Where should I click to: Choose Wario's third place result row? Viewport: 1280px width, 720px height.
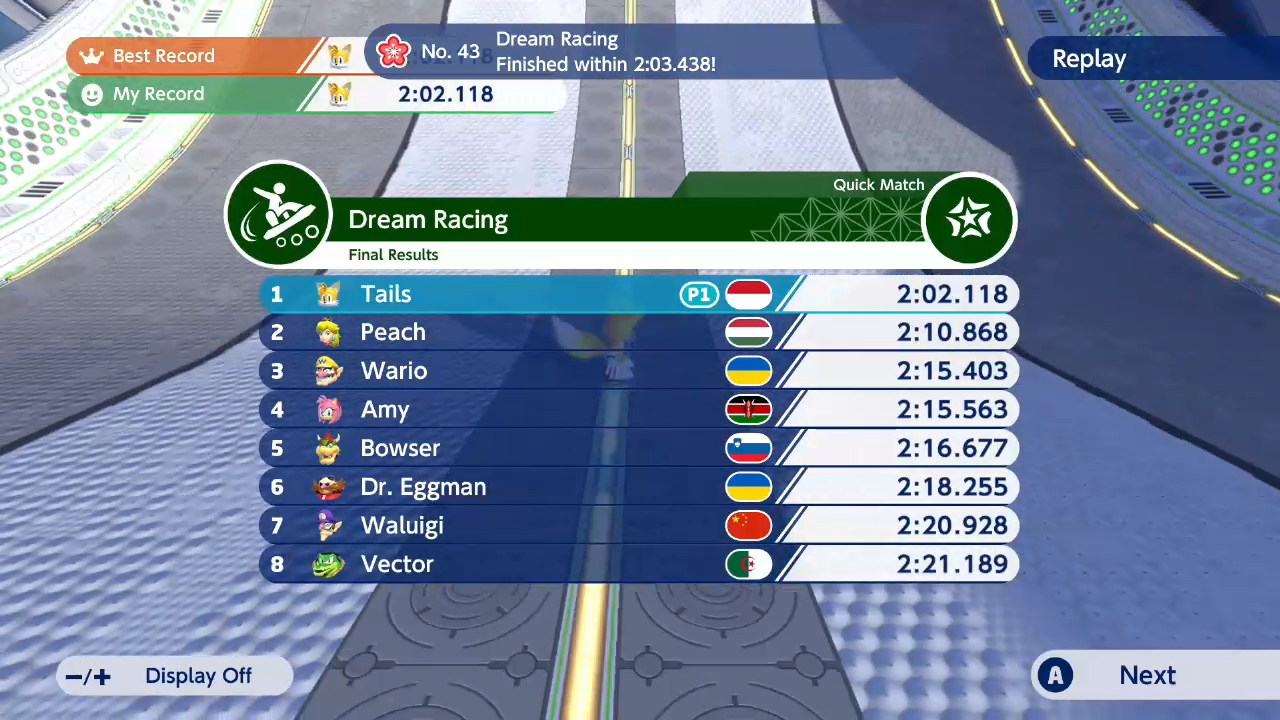click(x=638, y=371)
